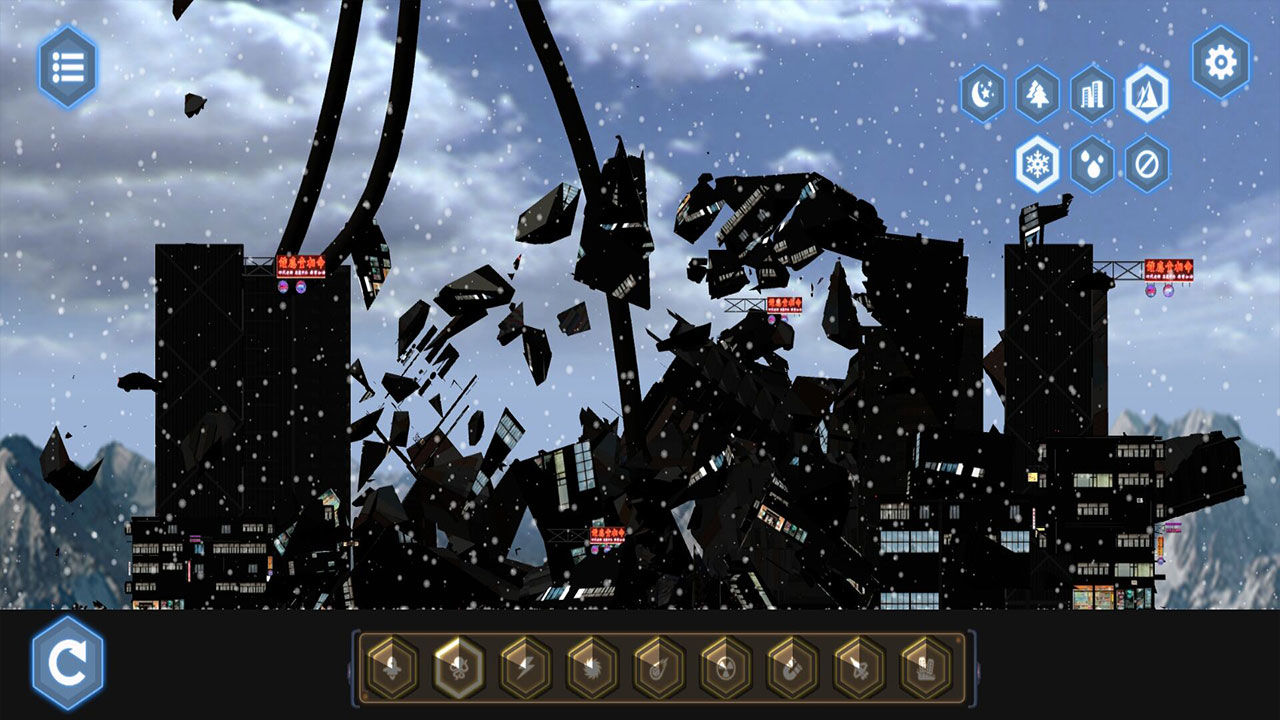Select the buildings icon in the weapon bar
This screenshot has height=720, width=1280.
tap(927, 667)
